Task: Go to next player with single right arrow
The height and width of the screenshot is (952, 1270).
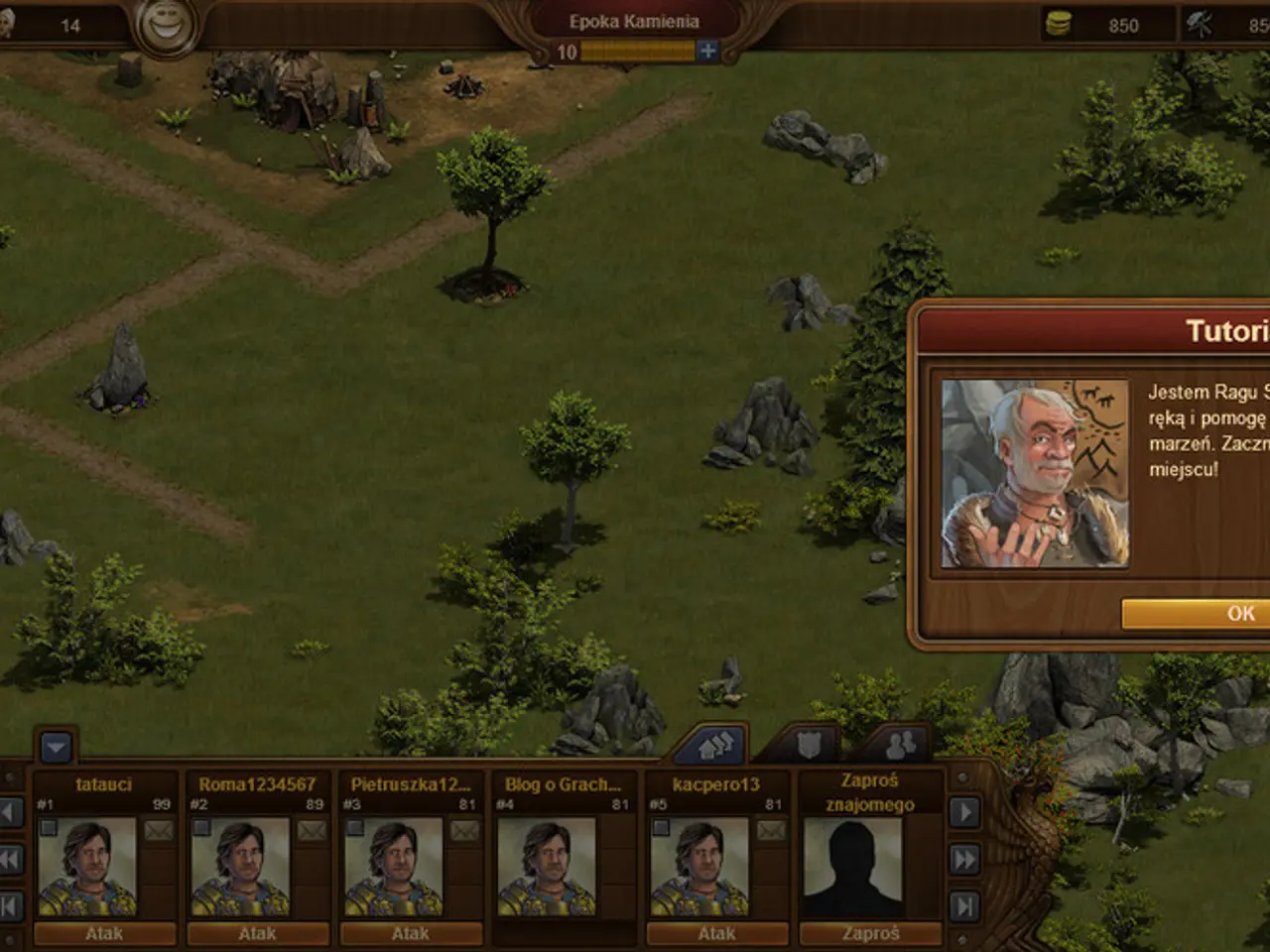Action: [964, 812]
